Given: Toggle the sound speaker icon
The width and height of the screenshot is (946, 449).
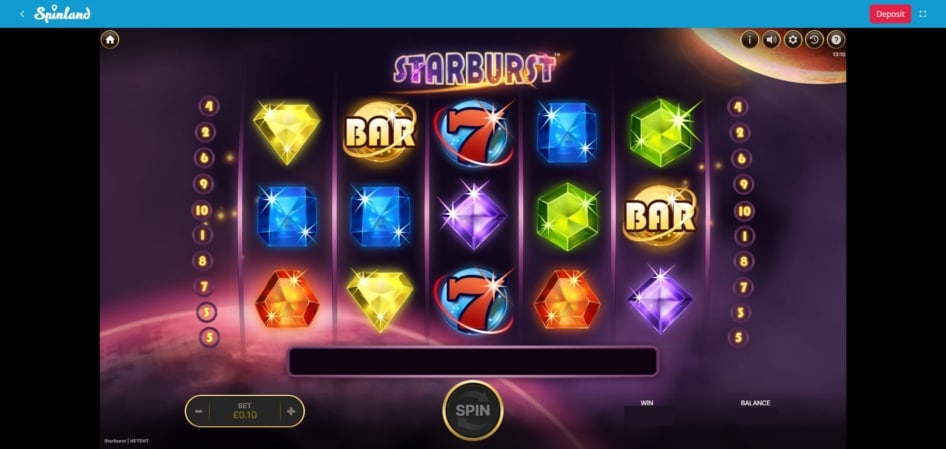Looking at the screenshot, I should (x=771, y=40).
